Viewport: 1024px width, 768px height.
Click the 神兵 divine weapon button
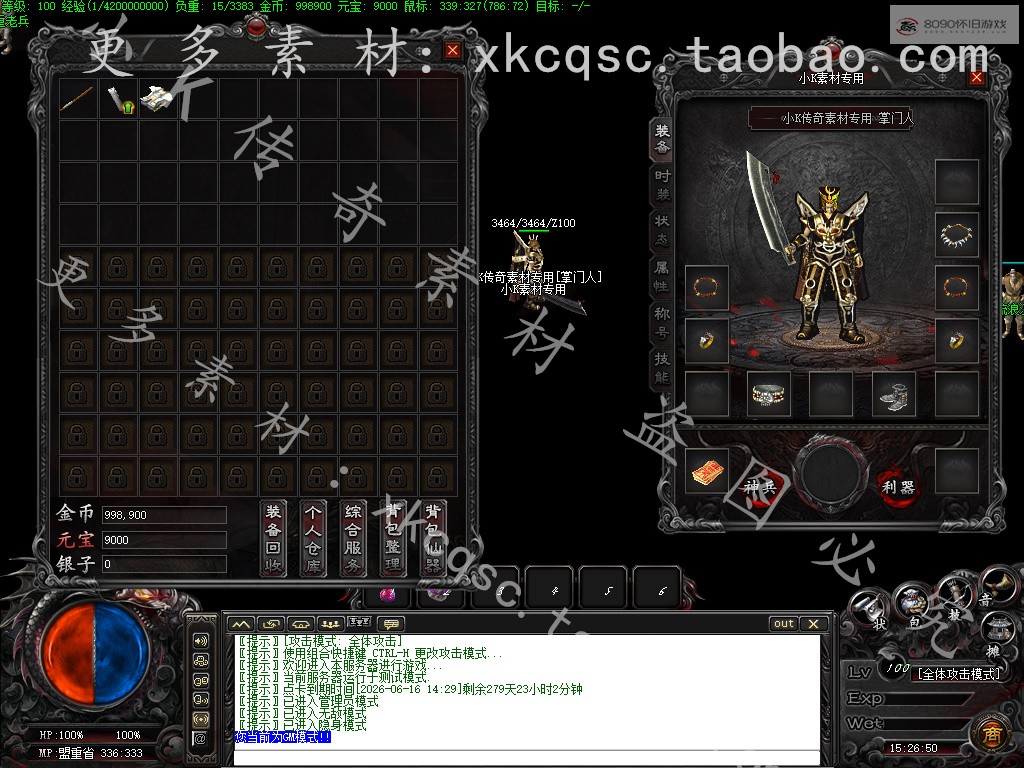pyautogui.click(x=759, y=487)
